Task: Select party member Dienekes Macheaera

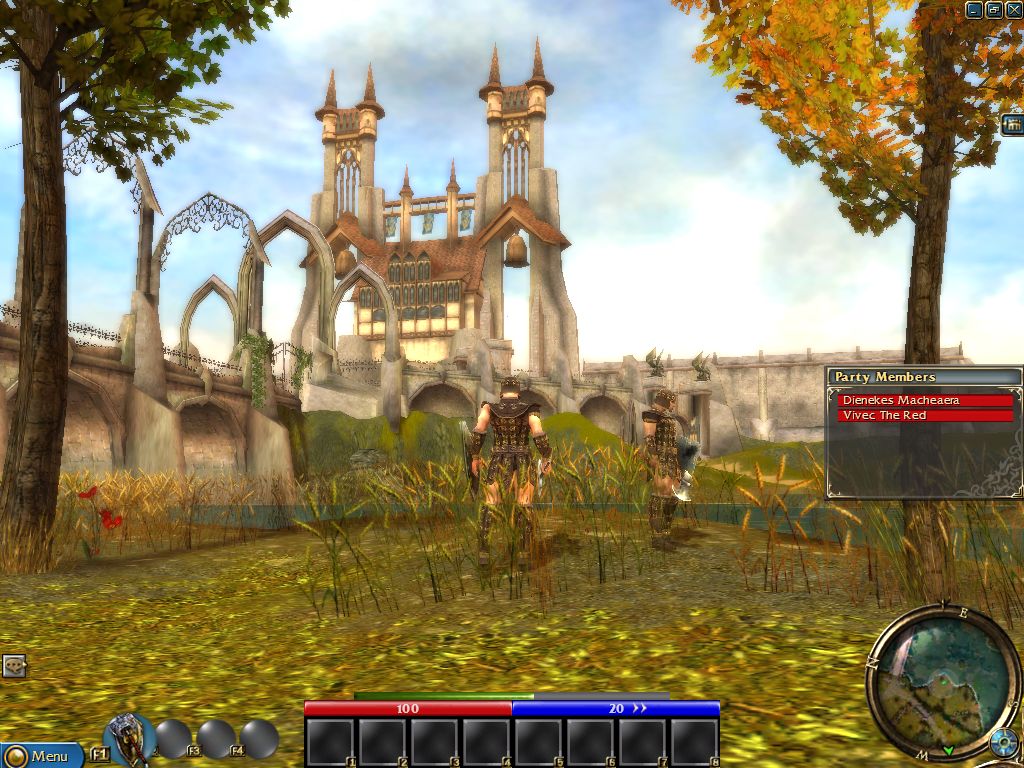Action: pyautogui.click(x=925, y=400)
